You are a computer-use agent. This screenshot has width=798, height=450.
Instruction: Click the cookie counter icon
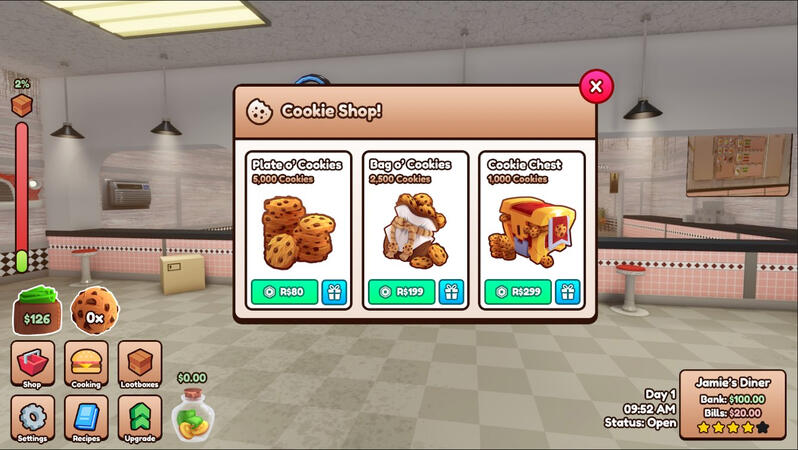[94, 310]
